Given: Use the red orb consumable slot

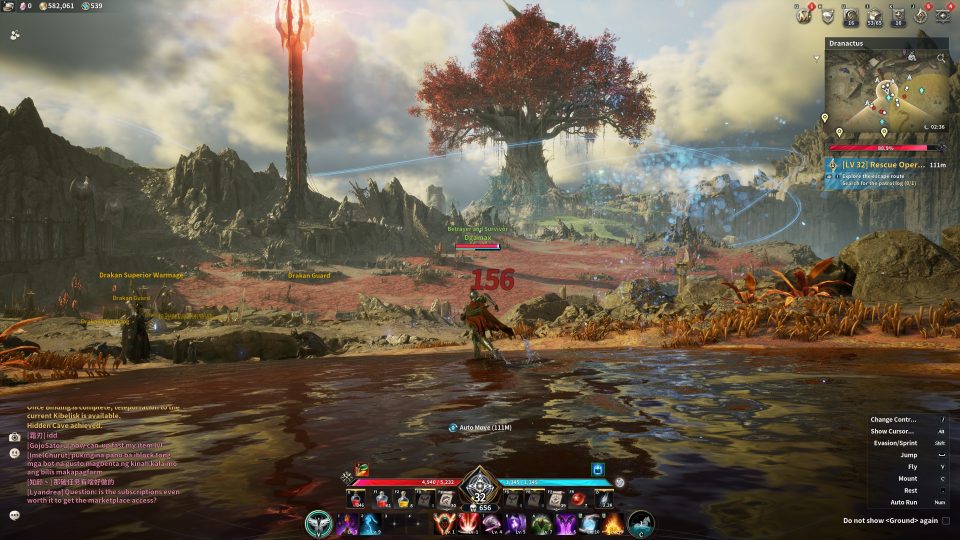Looking at the screenshot, I should [580, 499].
